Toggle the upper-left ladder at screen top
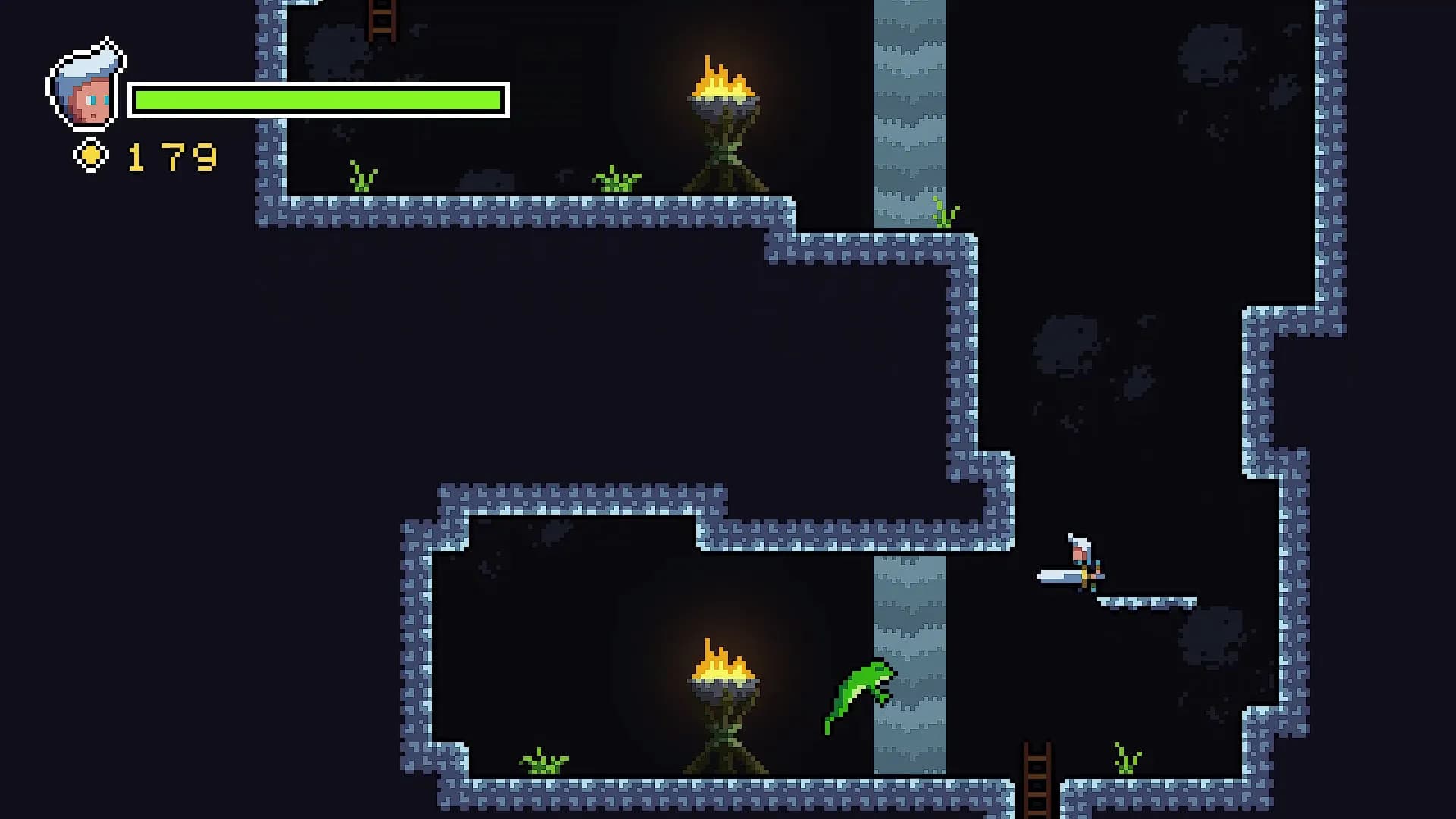Viewport: 1456px width, 819px height. coord(383,19)
